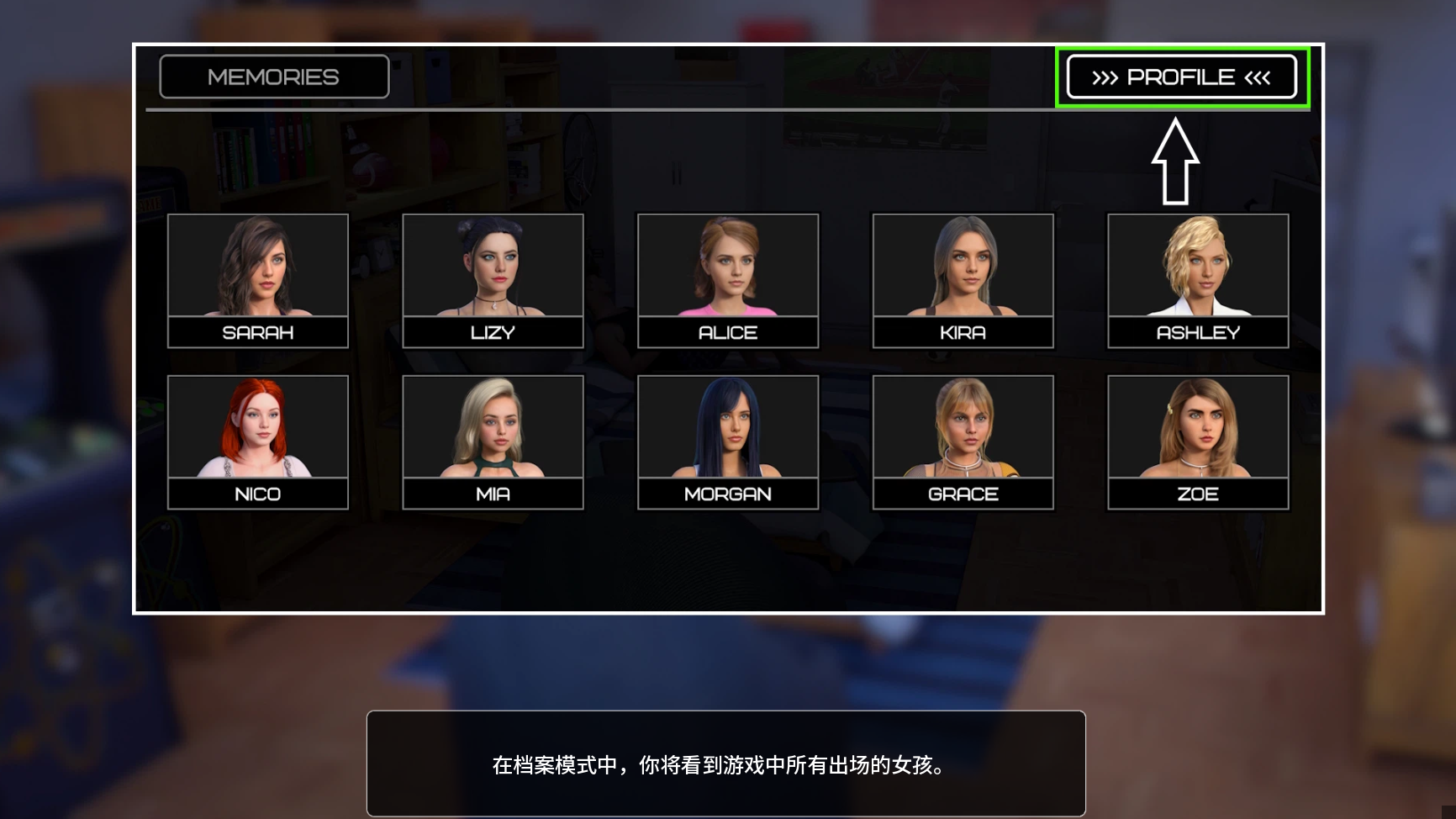Switch to the Profile tab

pyautogui.click(x=1181, y=77)
